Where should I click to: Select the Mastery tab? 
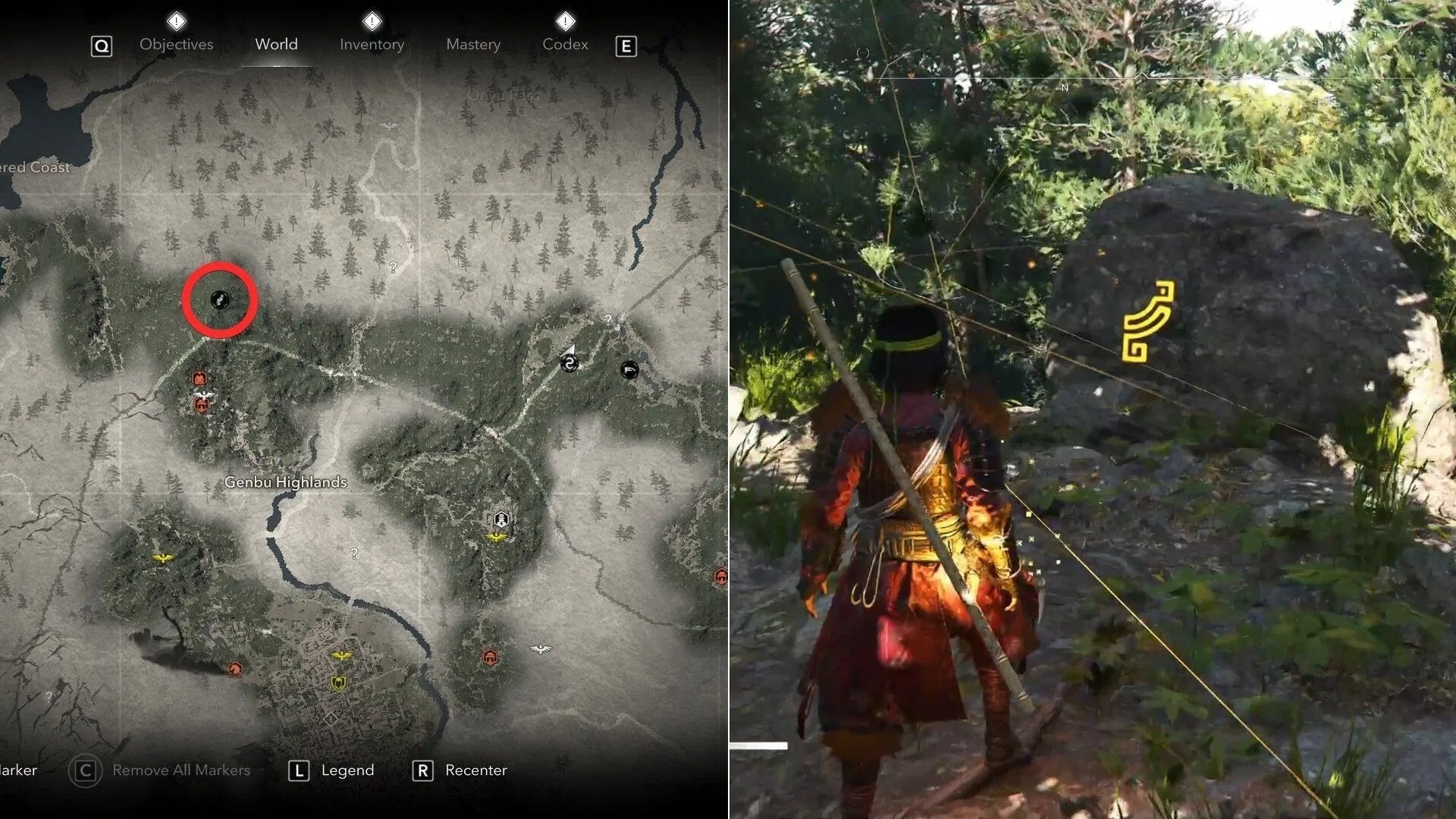pyautogui.click(x=472, y=44)
